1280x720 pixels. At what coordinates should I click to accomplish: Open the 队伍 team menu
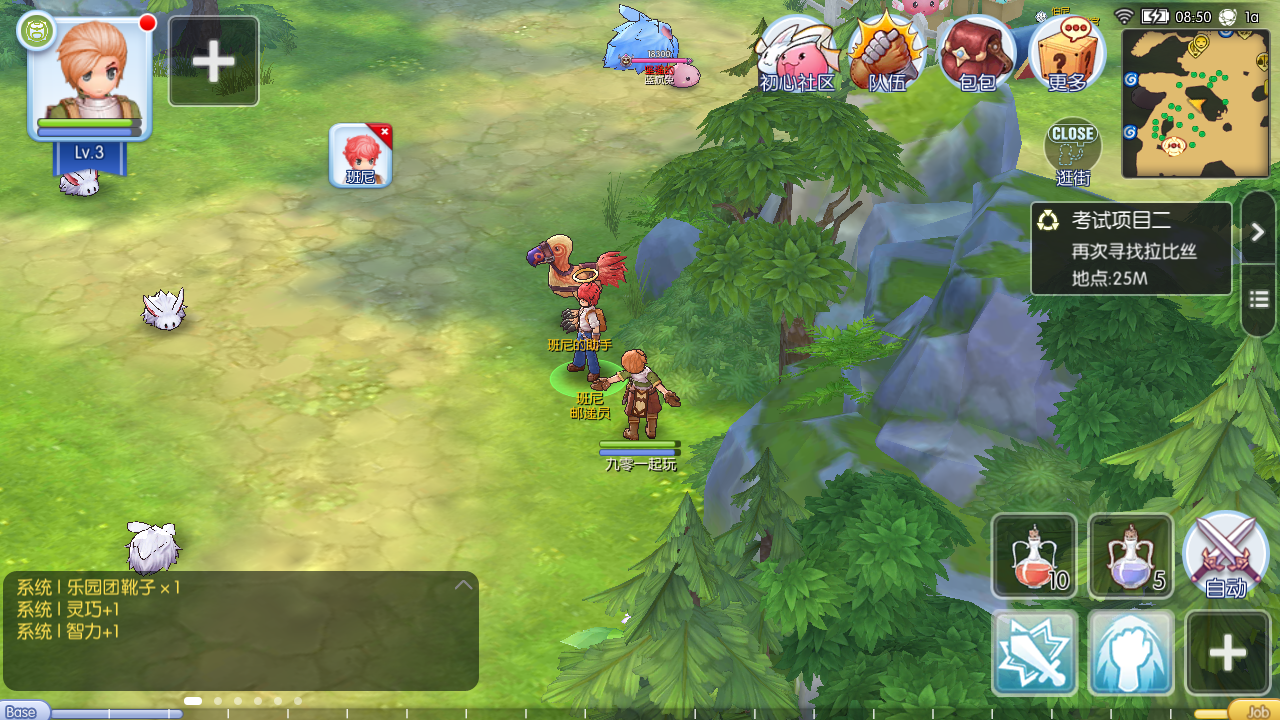click(x=887, y=54)
